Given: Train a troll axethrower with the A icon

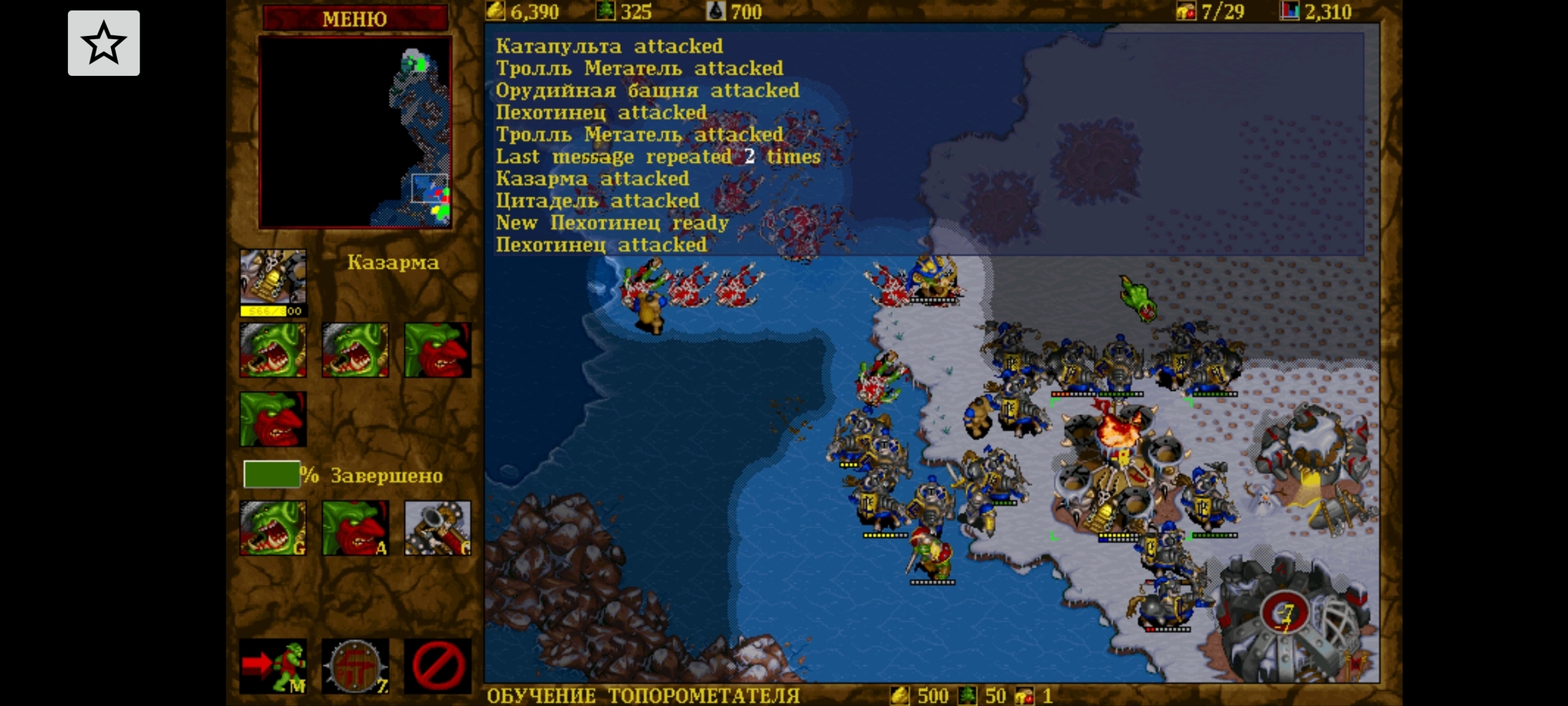Looking at the screenshot, I should 355,528.
